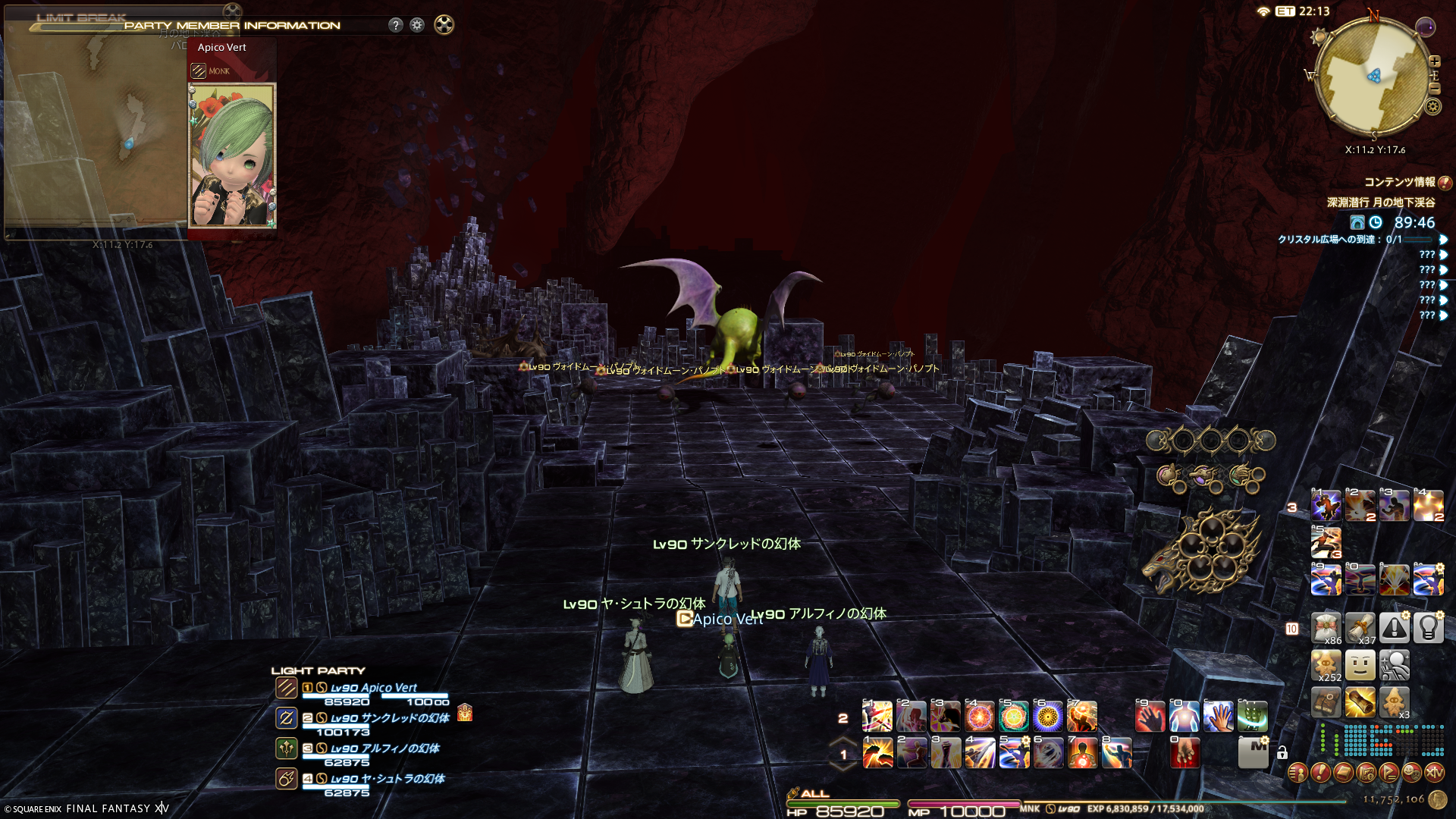Viewport: 1456px width, 819px height.
Task: Open Party Member Information settings gear
Action: tap(417, 25)
